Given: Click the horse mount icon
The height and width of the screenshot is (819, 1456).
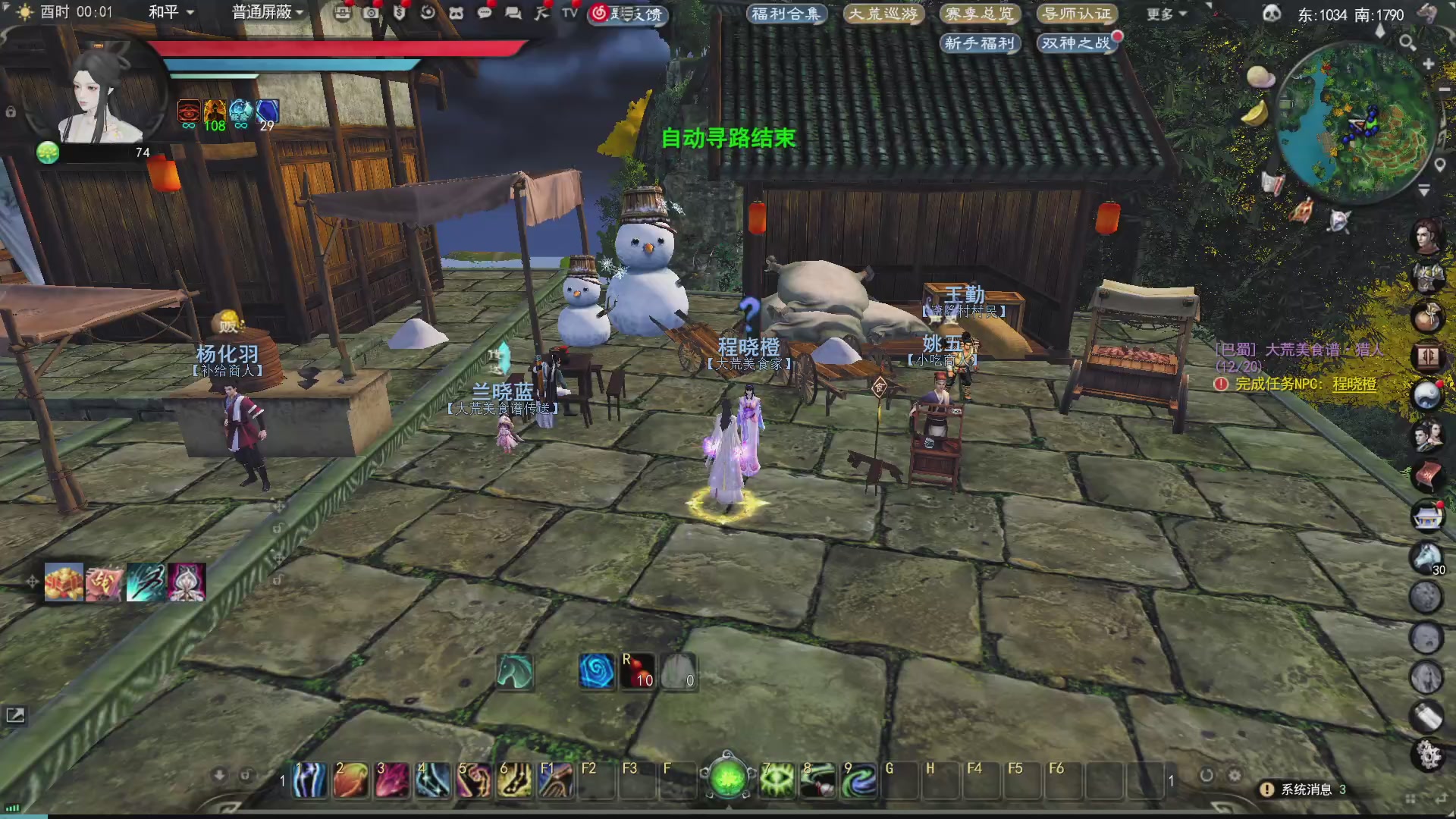Looking at the screenshot, I should pyautogui.click(x=515, y=672).
